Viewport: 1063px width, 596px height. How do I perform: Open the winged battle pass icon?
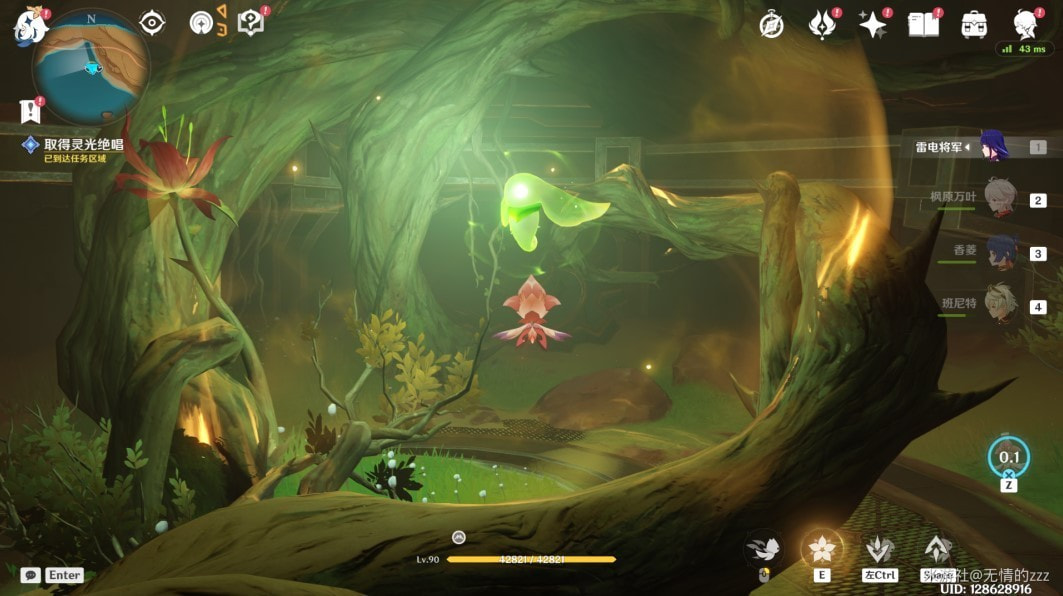822,25
